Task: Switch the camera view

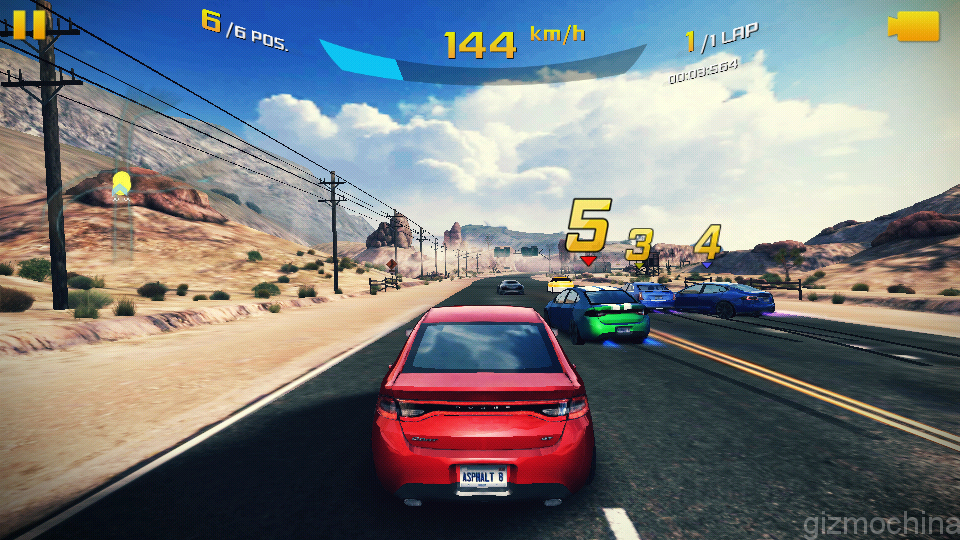Action: tap(914, 27)
